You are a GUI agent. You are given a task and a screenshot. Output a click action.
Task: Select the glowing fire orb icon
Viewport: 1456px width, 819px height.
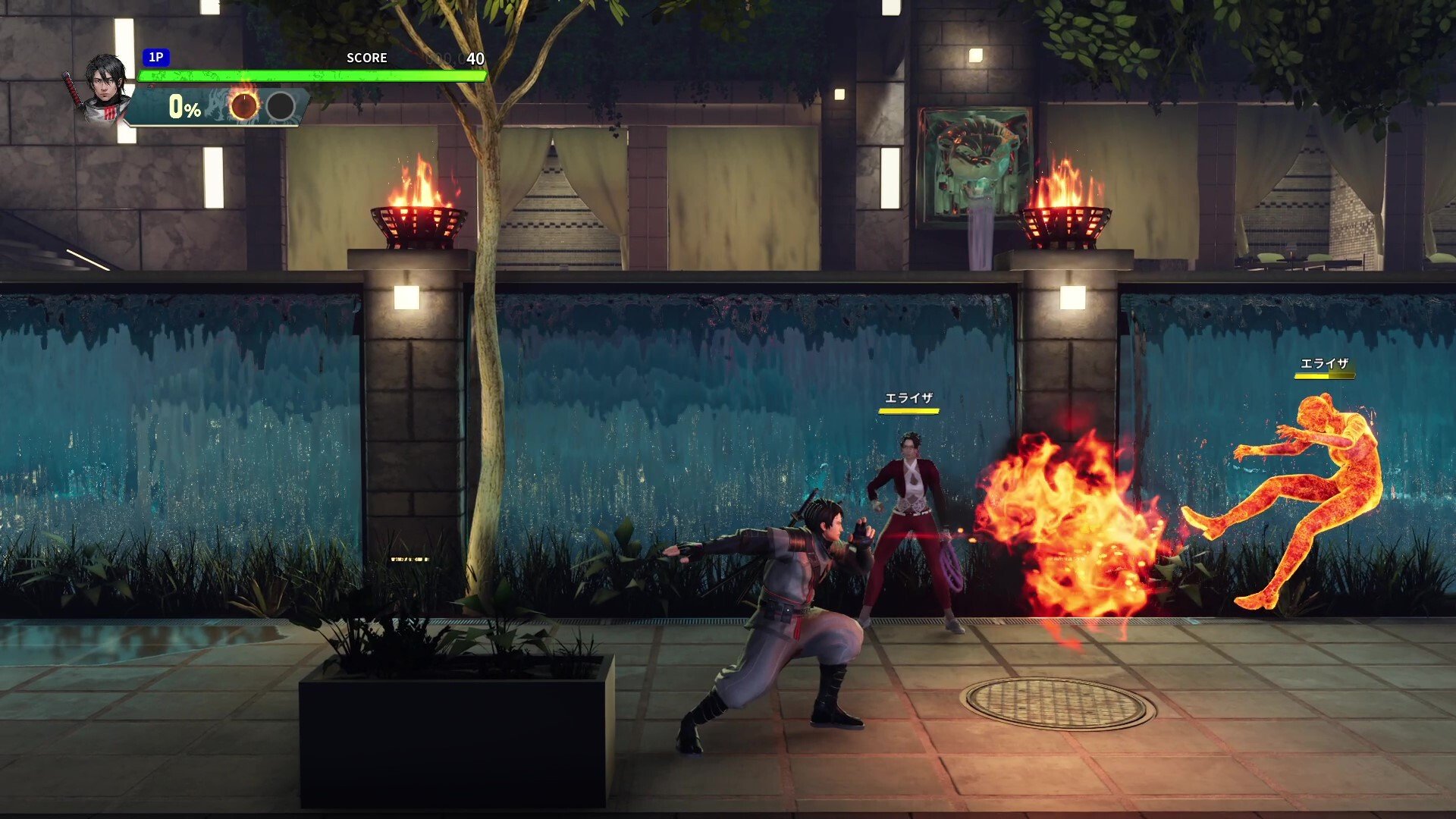coord(244,107)
